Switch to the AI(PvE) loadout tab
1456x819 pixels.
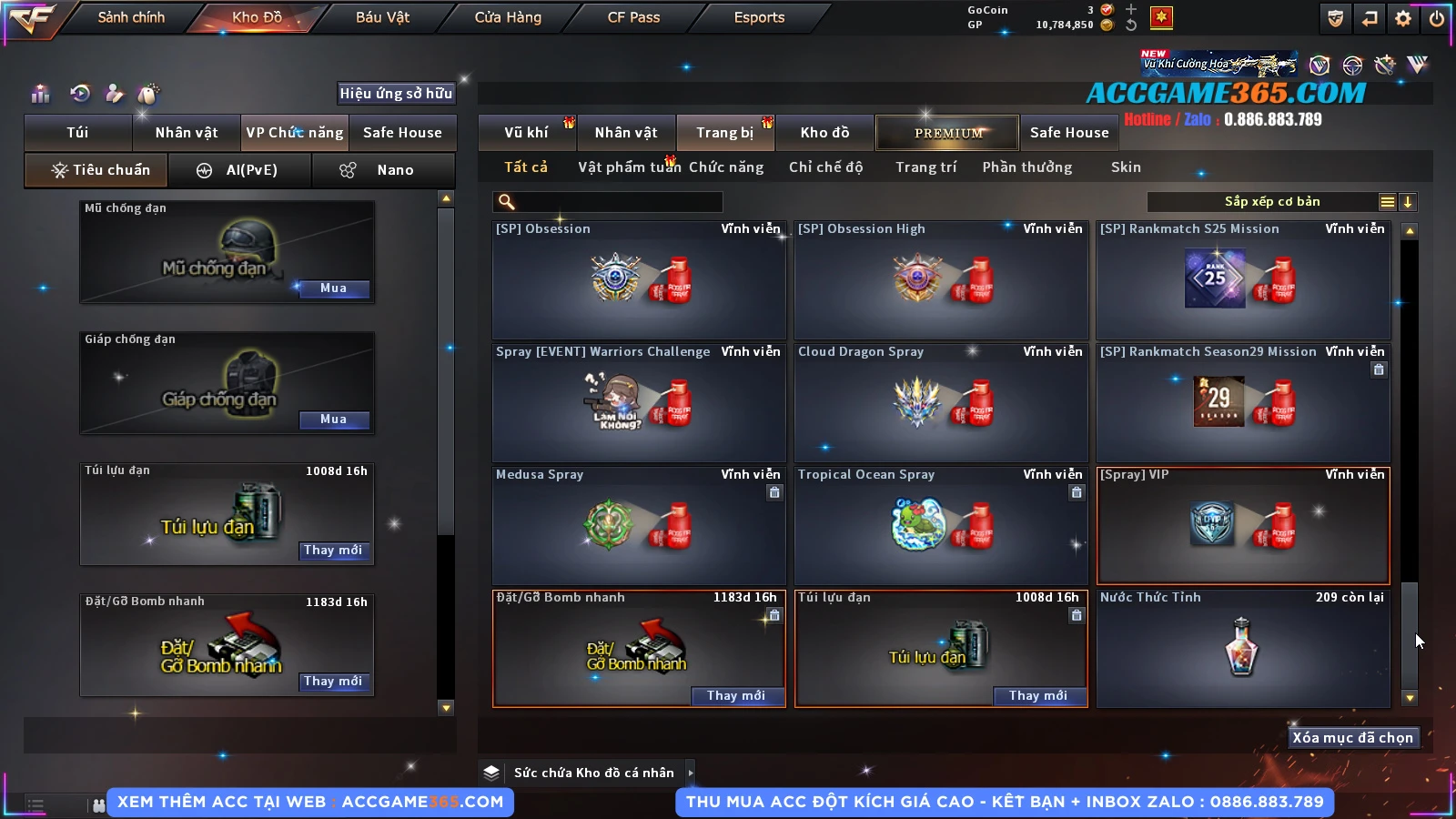(x=240, y=170)
